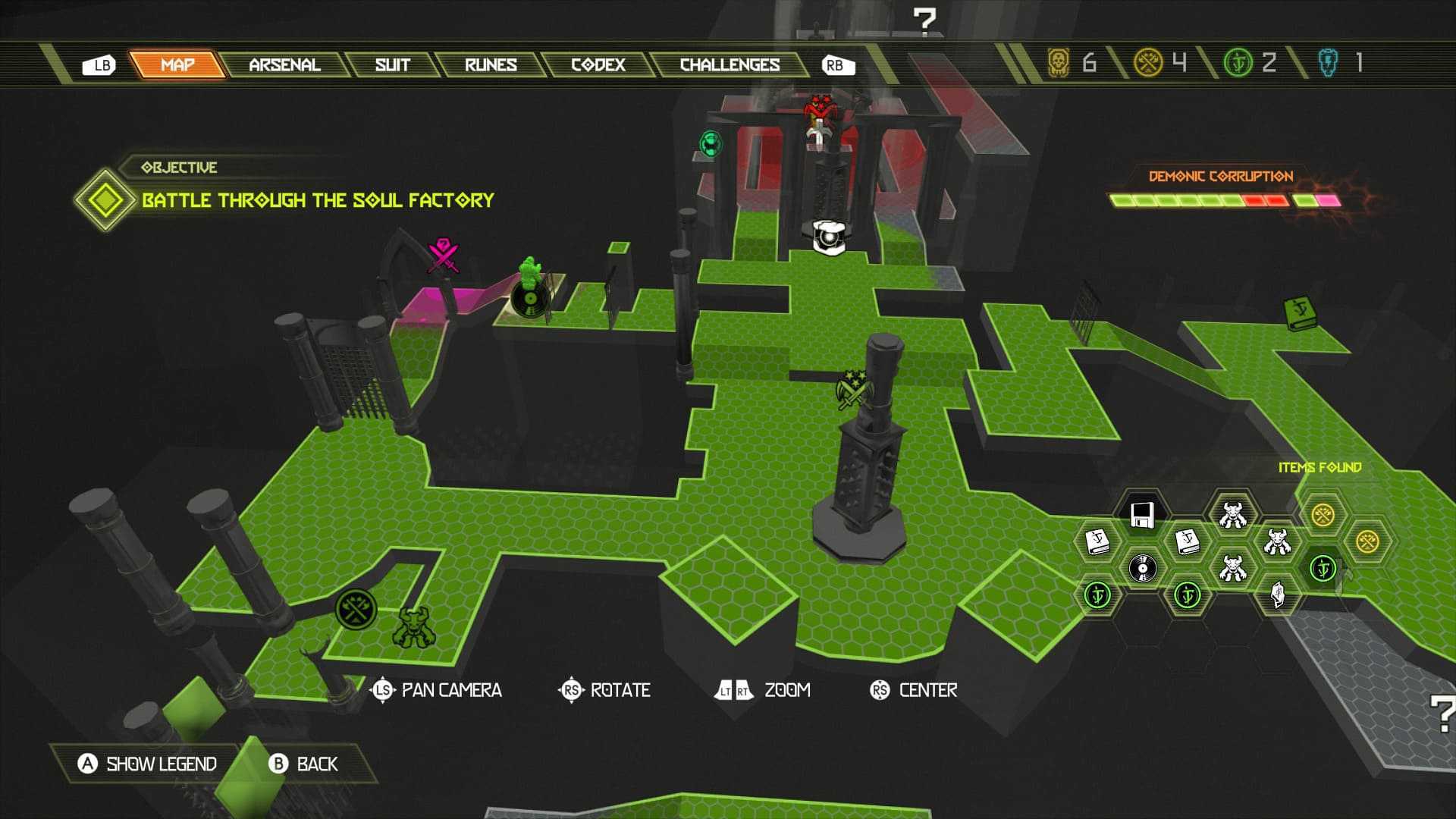
Task: Go to the Codex tab
Action: pos(598,65)
